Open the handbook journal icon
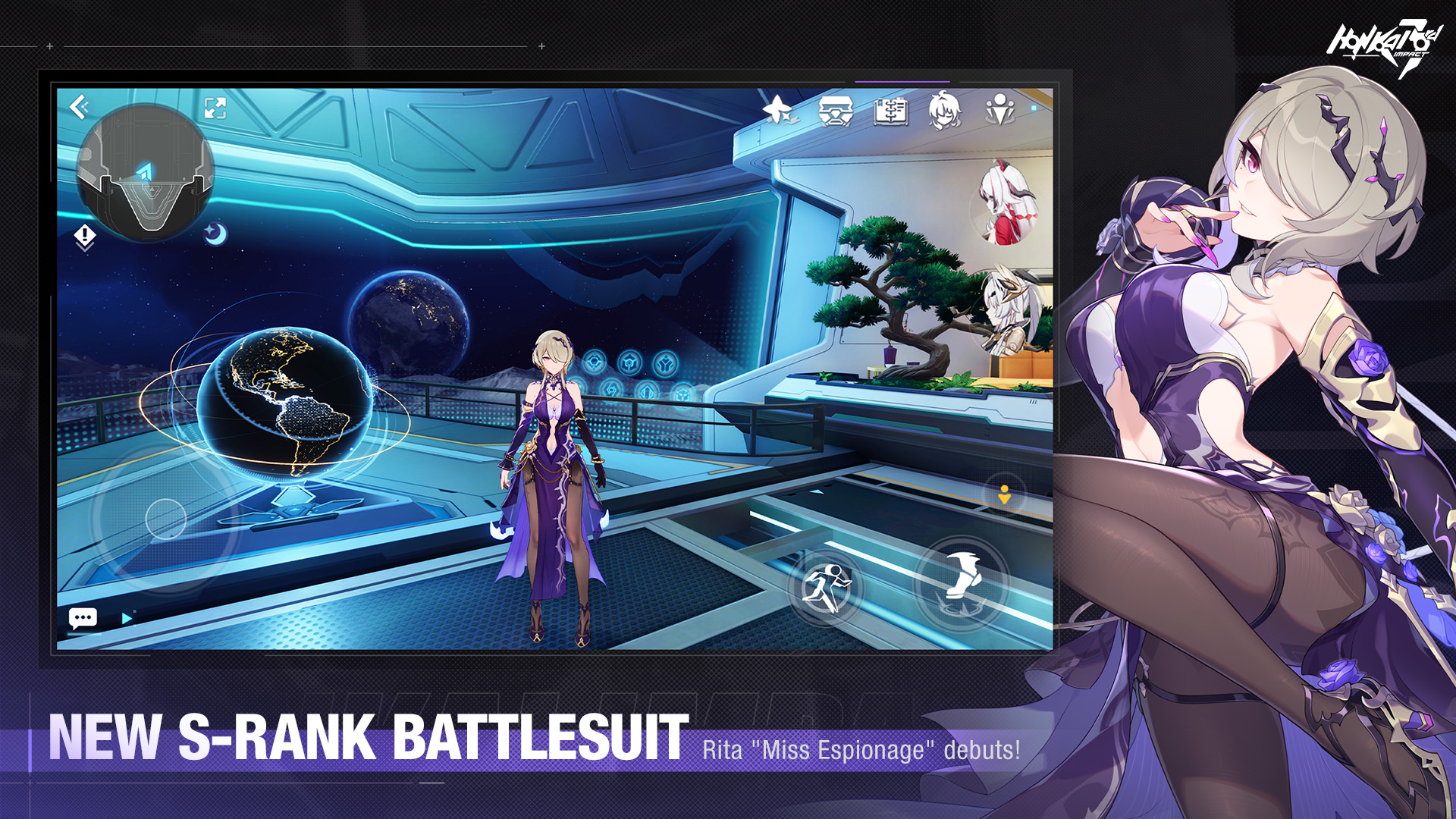 point(891,110)
